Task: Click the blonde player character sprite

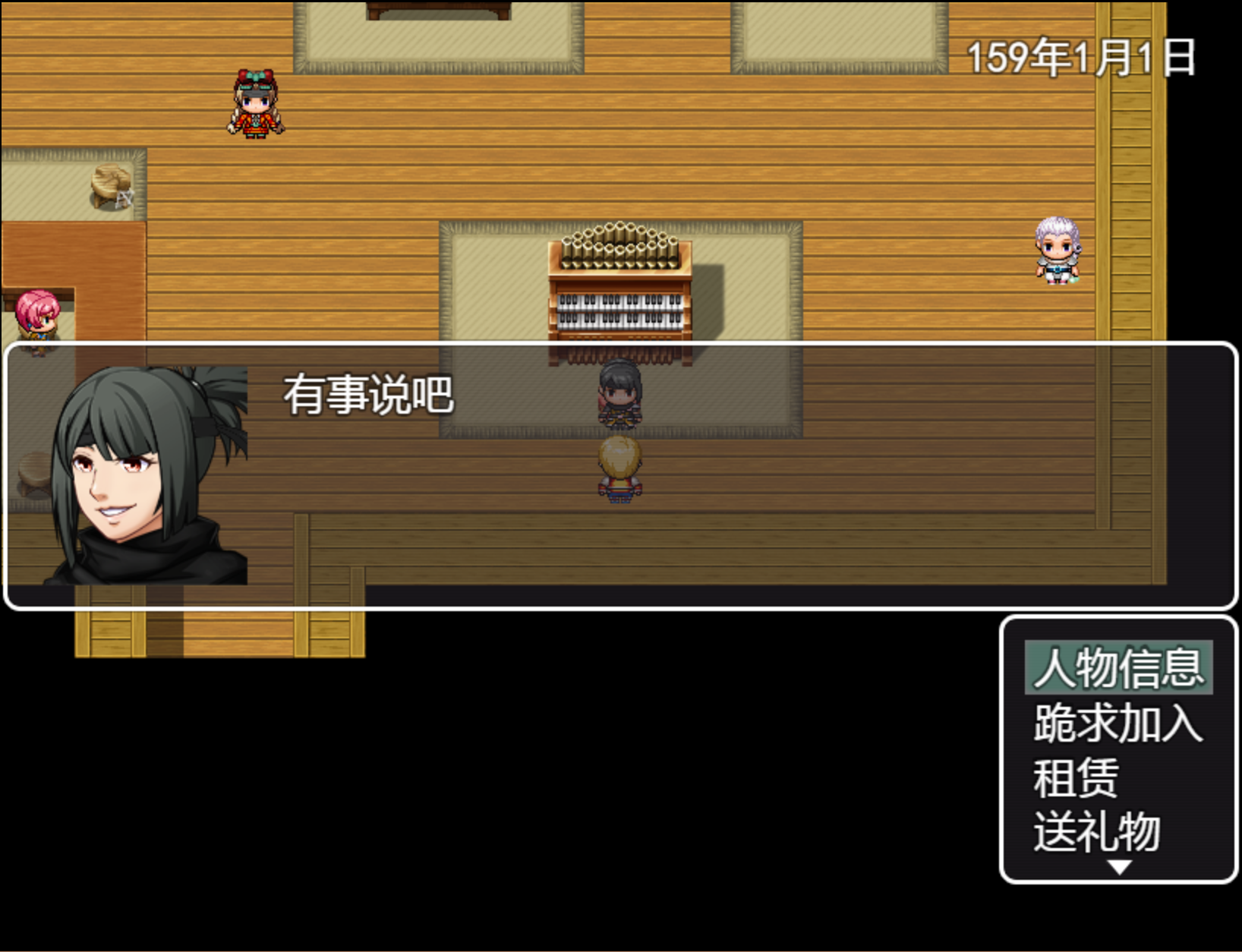Action: [x=621, y=471]
